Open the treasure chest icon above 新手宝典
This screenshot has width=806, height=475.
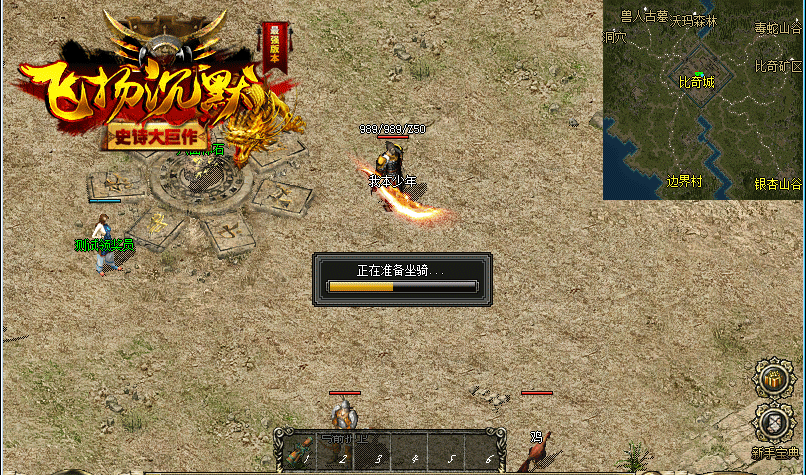point(771,378)
